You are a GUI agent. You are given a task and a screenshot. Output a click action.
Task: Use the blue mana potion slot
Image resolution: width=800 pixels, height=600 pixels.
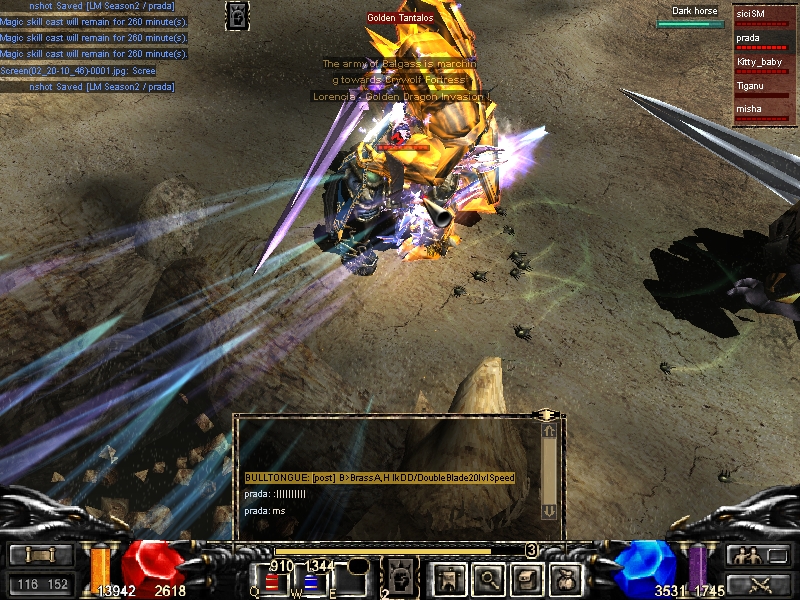pyautogui.click(x=311, y=581)
